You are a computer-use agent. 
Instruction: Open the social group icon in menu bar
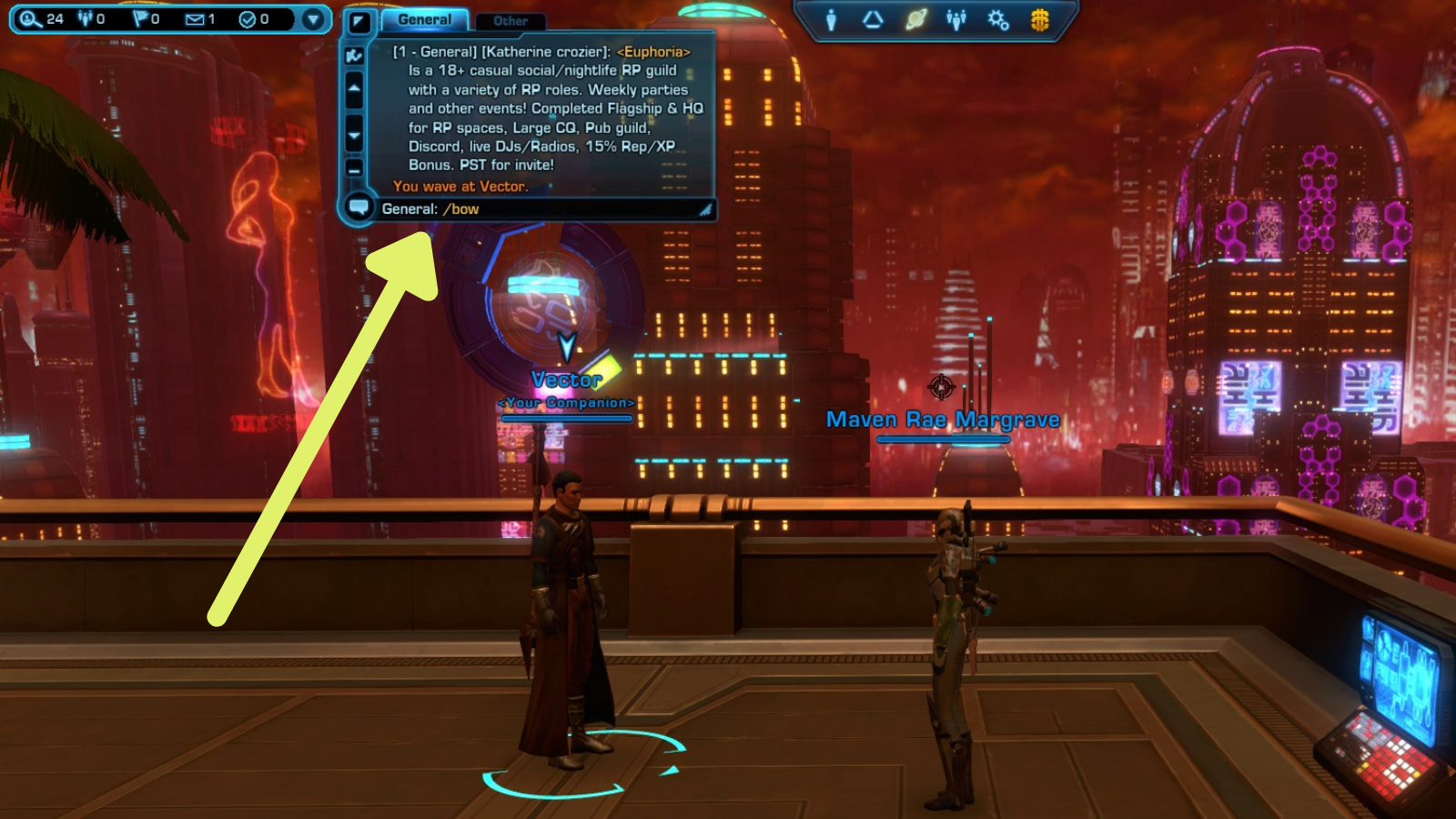click(956, 18)
